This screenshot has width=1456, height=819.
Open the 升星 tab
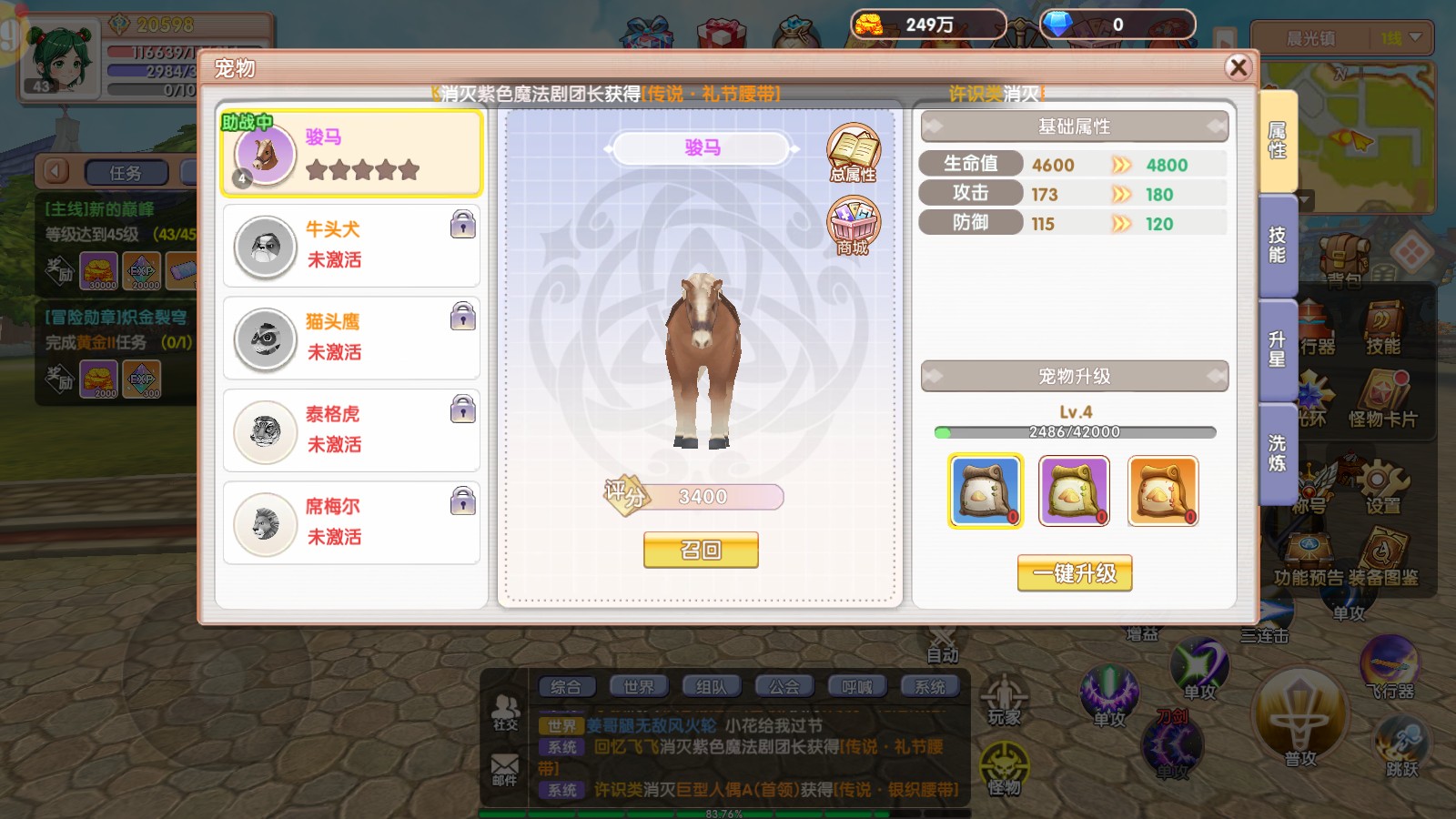point(1278,349)
